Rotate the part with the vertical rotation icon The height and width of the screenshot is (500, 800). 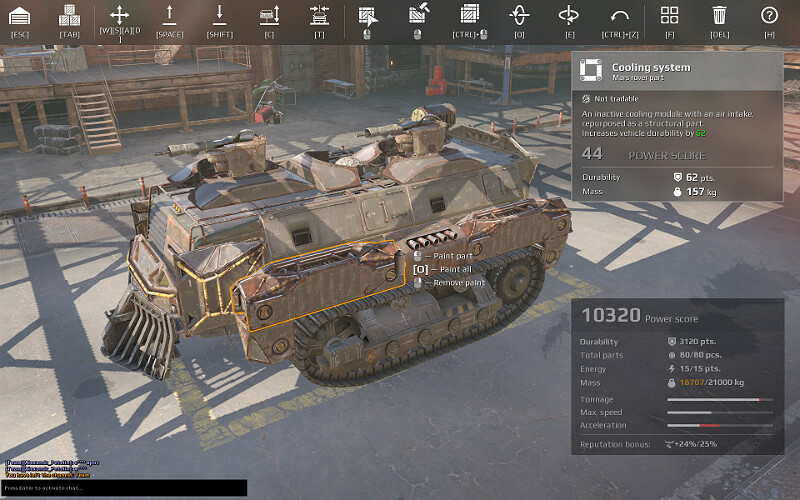[519, 15]
